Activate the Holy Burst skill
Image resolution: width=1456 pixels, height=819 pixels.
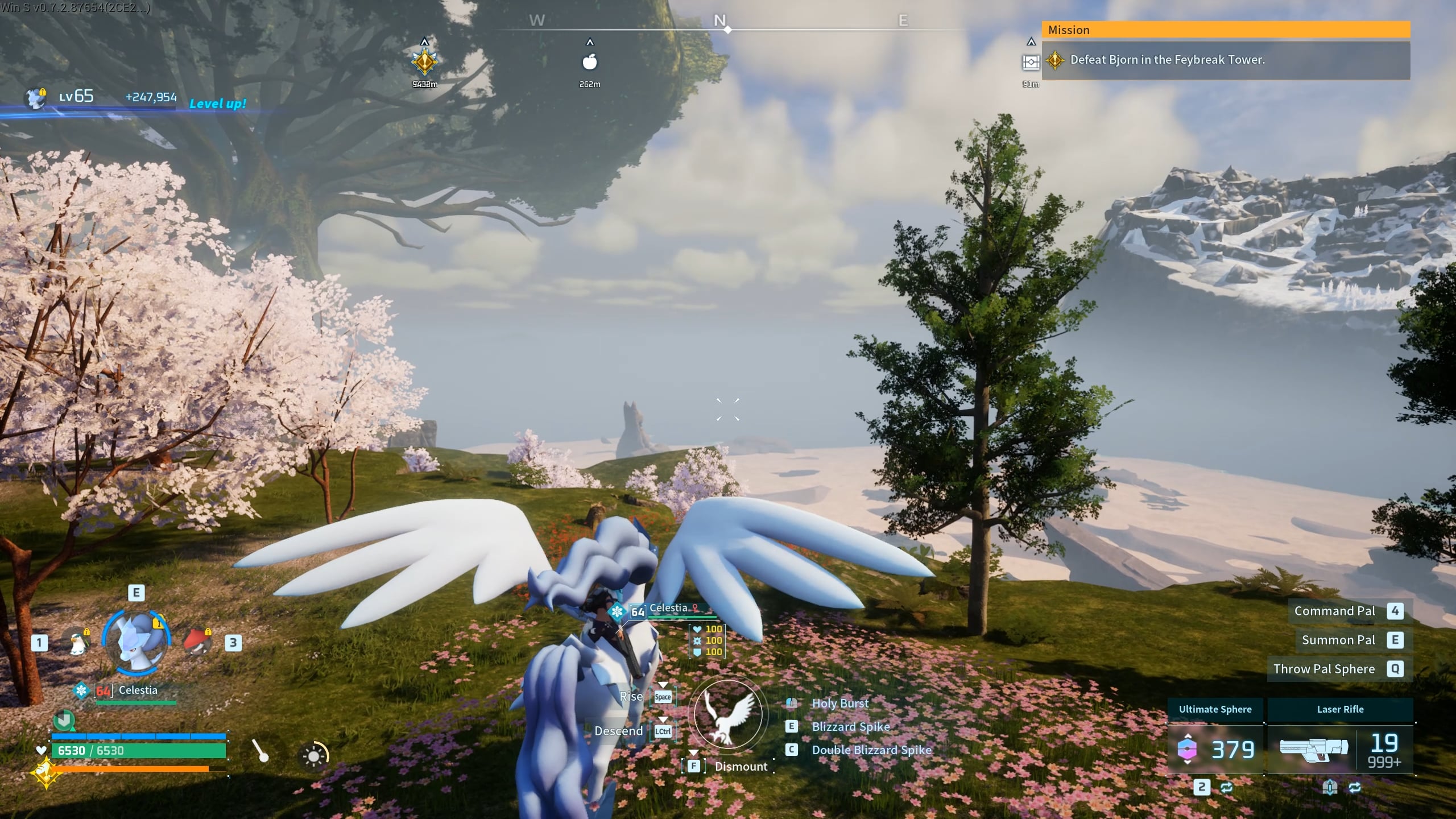[x=840, y=704]
